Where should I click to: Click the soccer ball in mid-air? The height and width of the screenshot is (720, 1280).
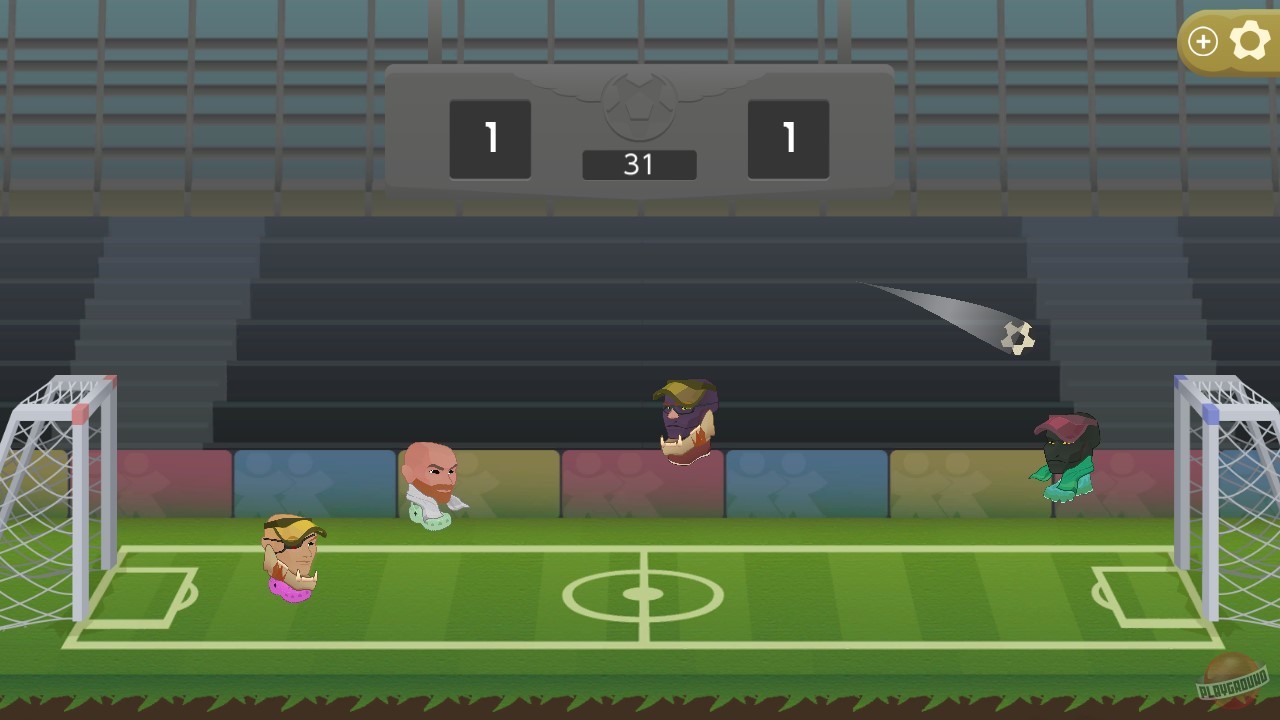(1020, 340)
